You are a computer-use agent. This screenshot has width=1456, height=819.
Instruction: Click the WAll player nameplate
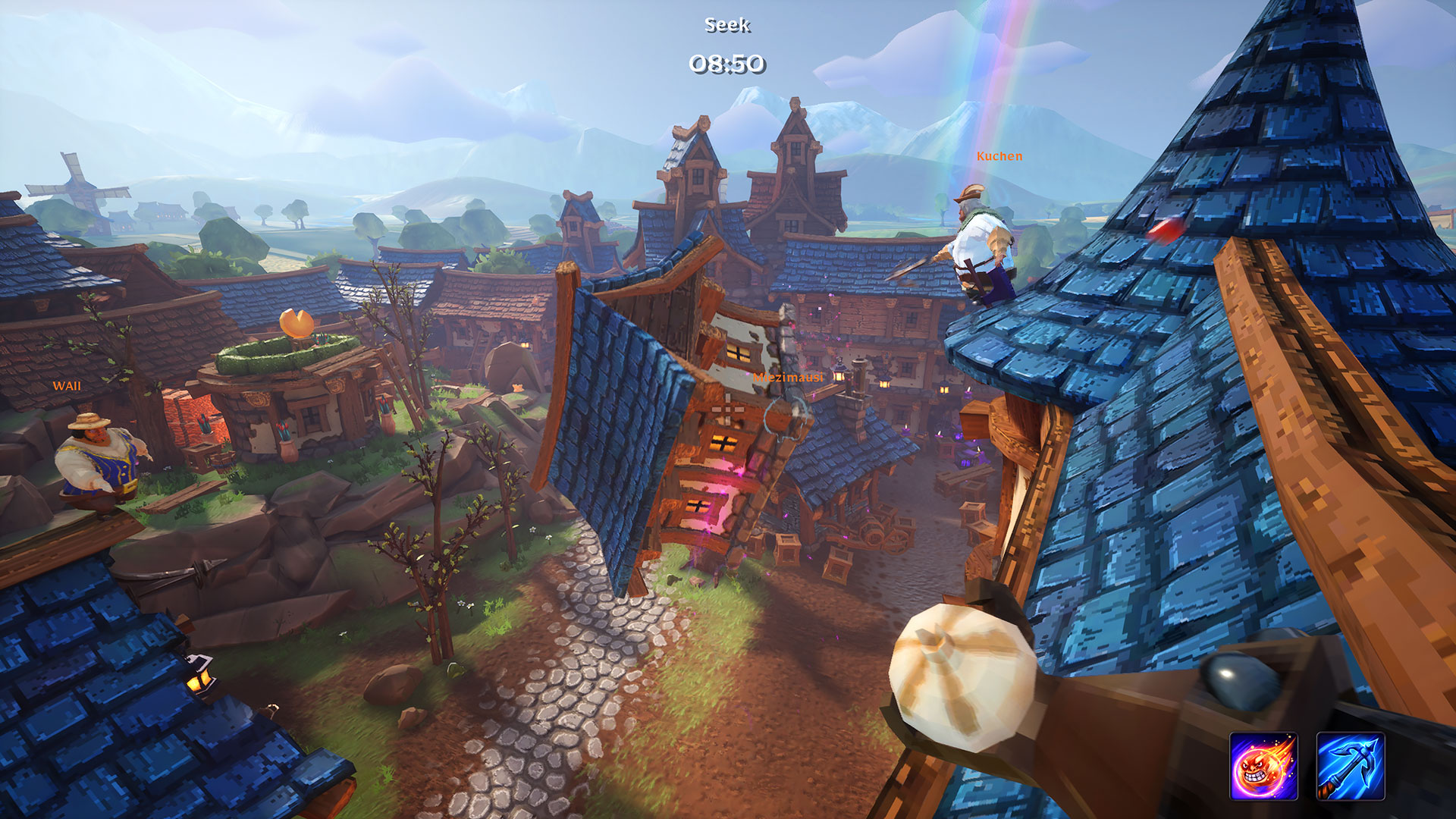coord(67,387)
